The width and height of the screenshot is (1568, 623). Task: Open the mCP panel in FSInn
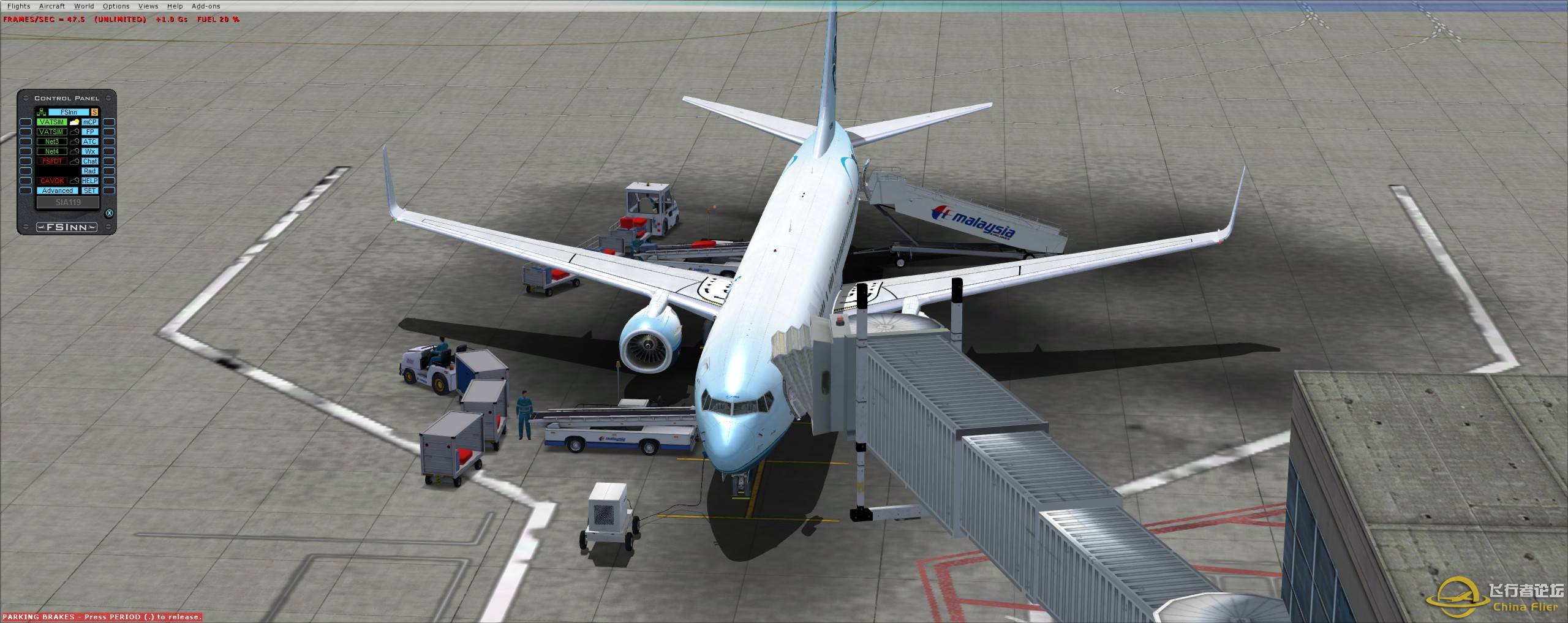click(x=90, y=123)
